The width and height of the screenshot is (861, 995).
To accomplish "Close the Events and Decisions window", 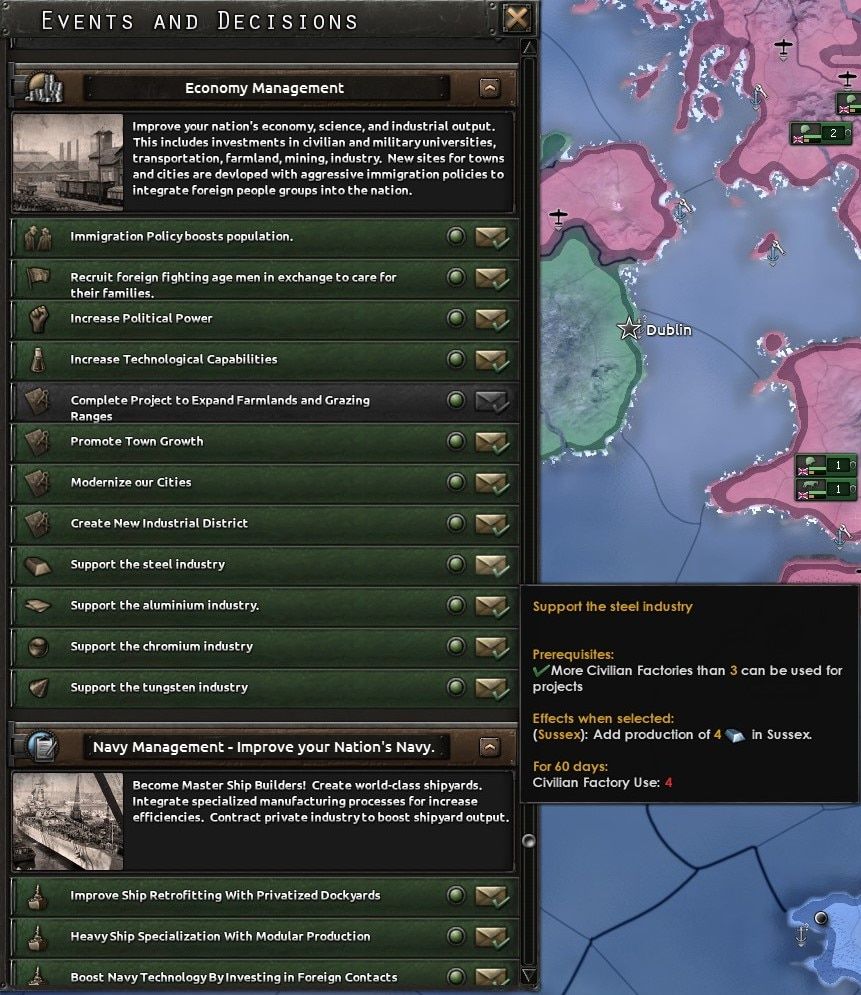I will 517,18.
